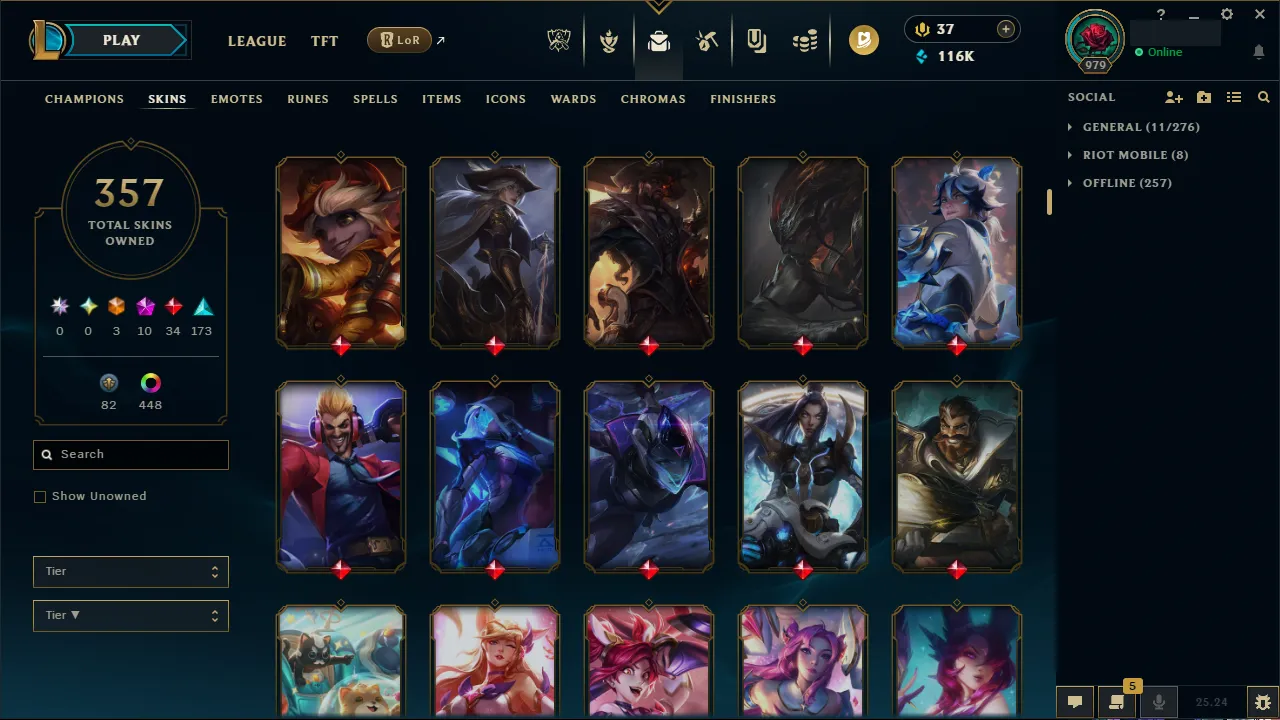
Task: Open the first Tier filter dropdown
Action: coord(130,571)
